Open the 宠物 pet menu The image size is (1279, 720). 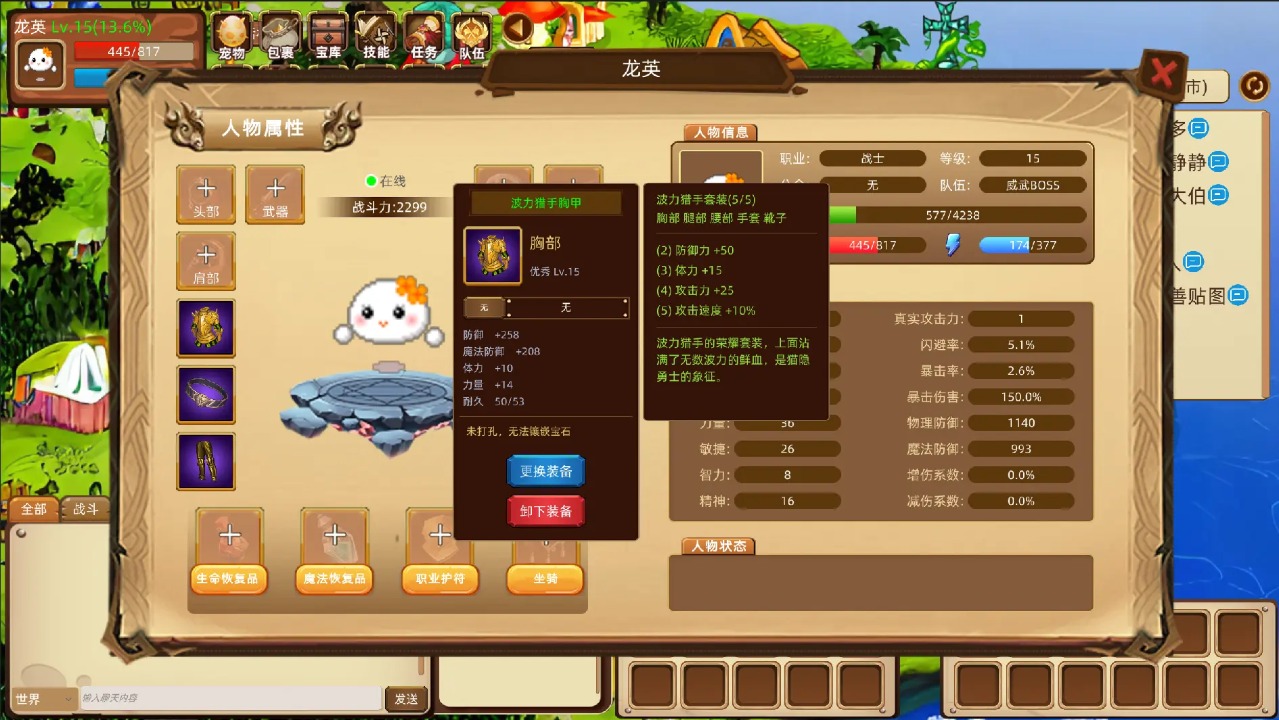(232, 37)
